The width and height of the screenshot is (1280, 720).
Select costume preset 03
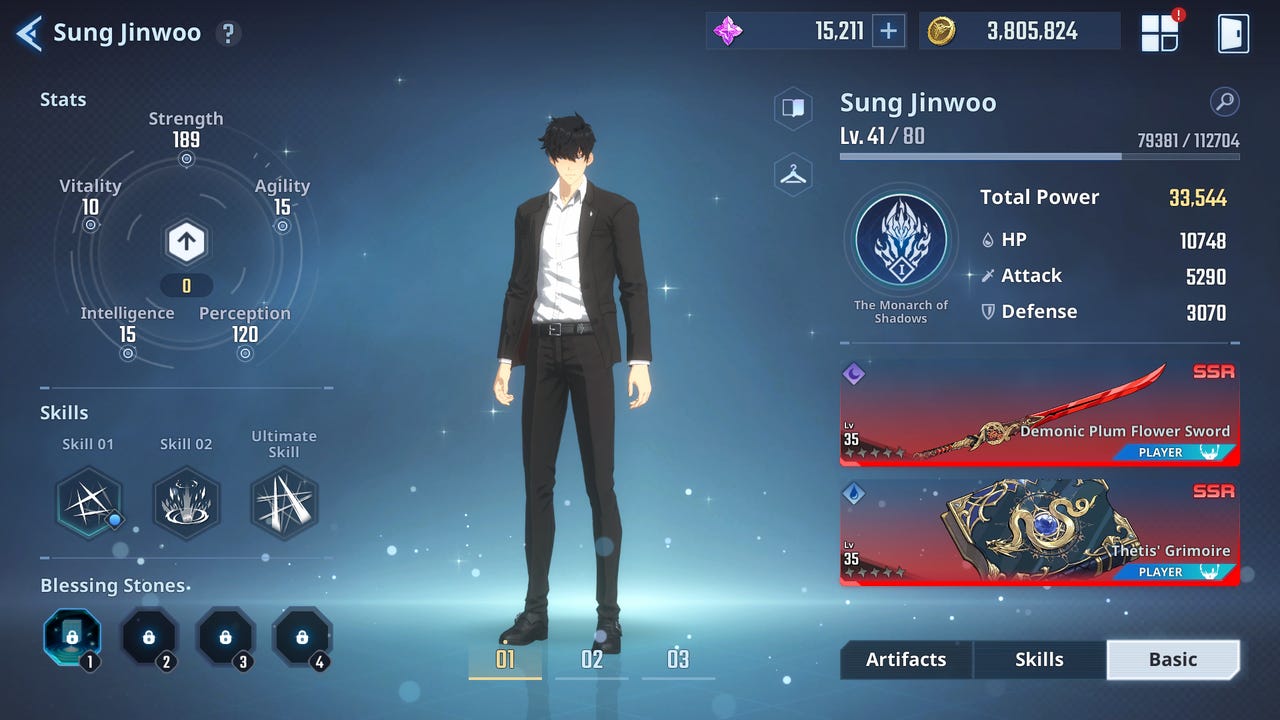[679, 660]
